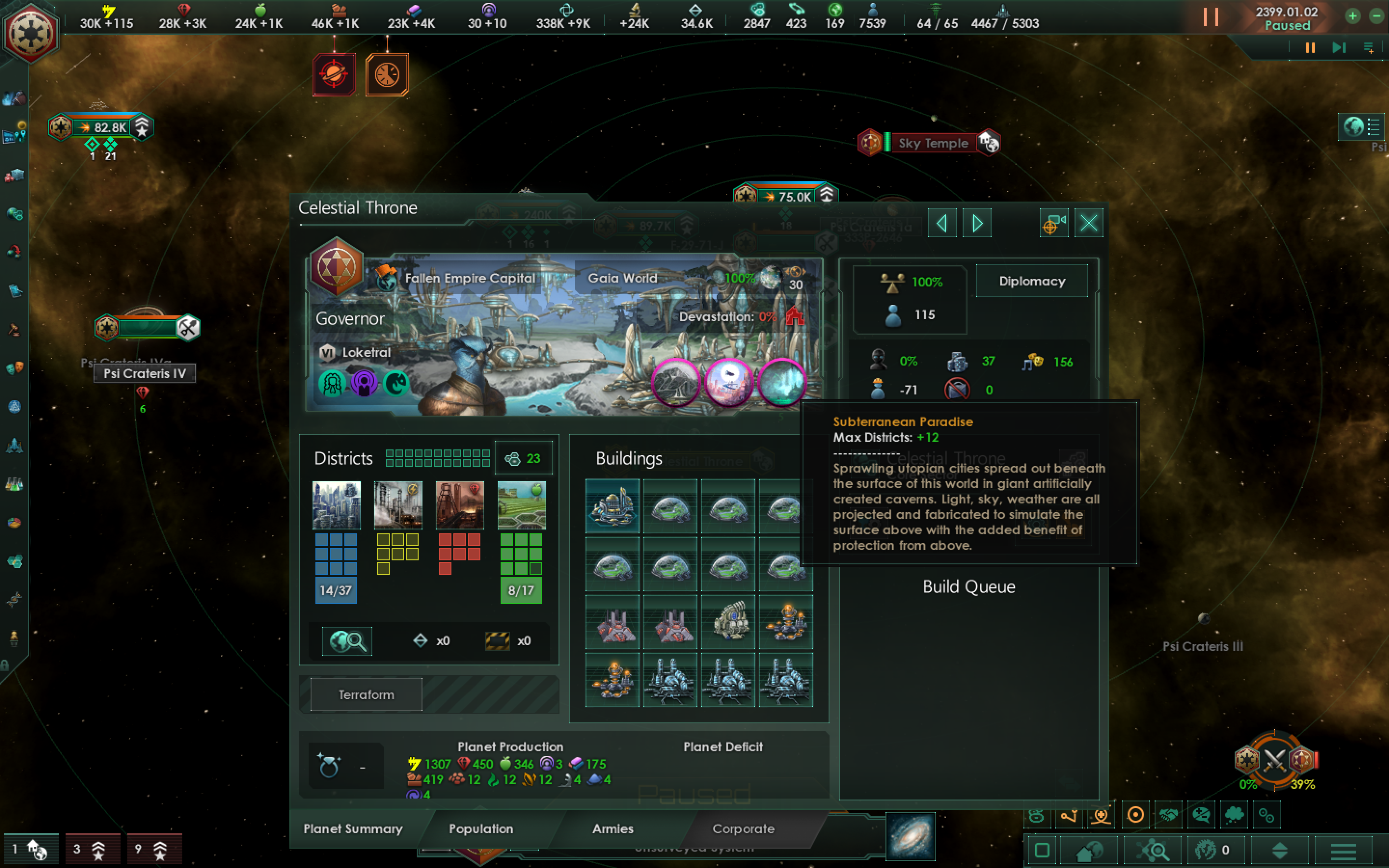The image size is (1389, 868).
Task: Select the diplomatic handshake map mode
Action: click(x=1169, y=815)
